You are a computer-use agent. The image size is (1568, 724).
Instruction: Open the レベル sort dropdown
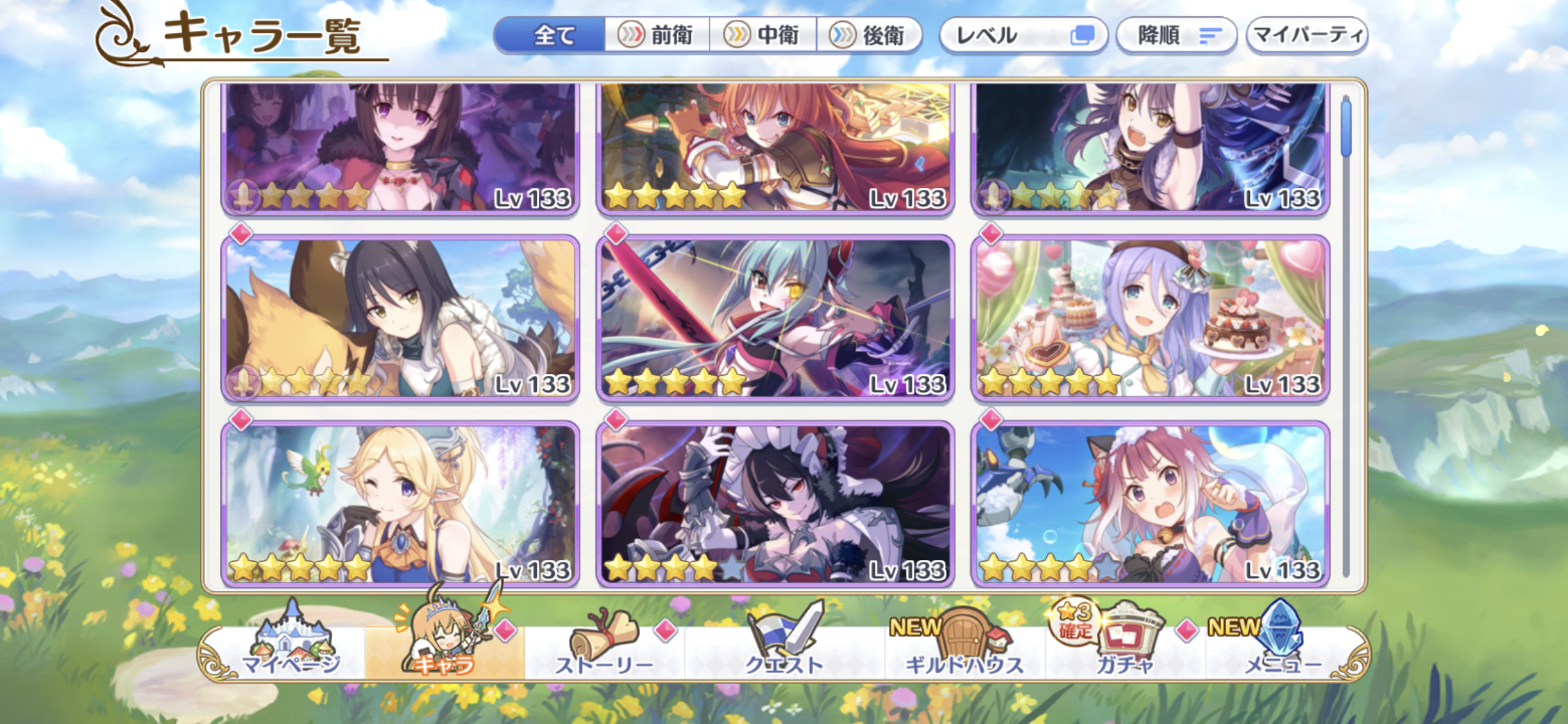pos(1023,35)
